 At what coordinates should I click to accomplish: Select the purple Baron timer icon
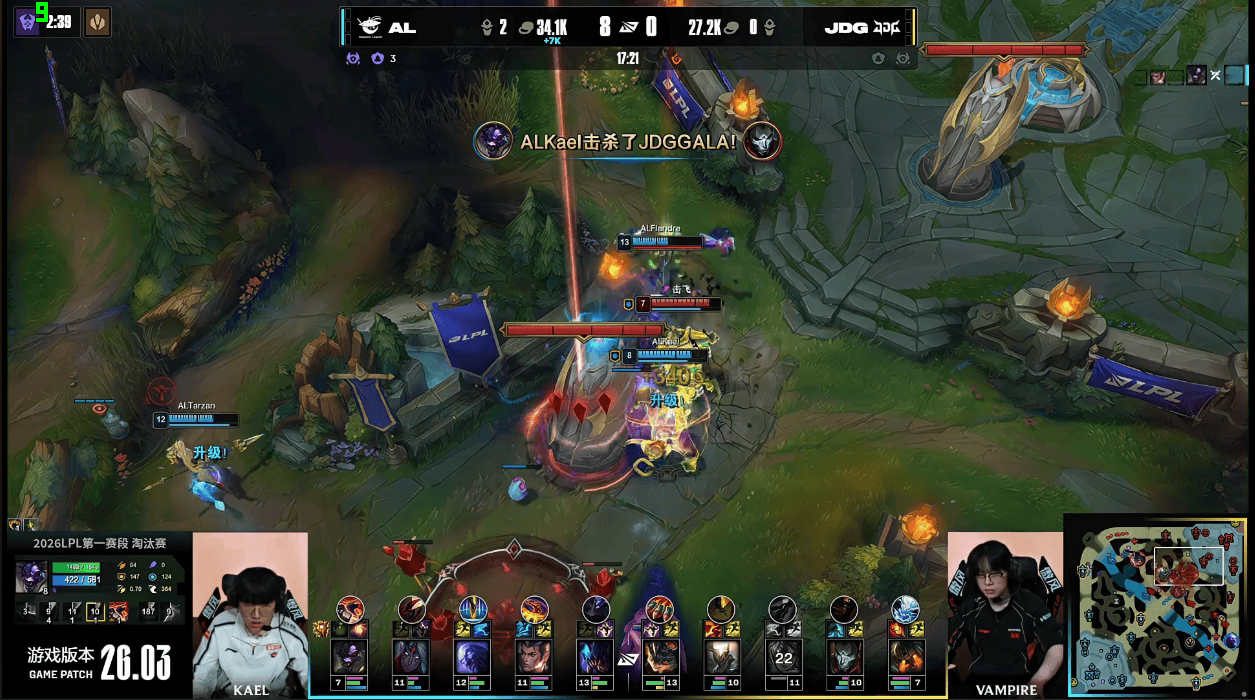(x=28, y=21)
